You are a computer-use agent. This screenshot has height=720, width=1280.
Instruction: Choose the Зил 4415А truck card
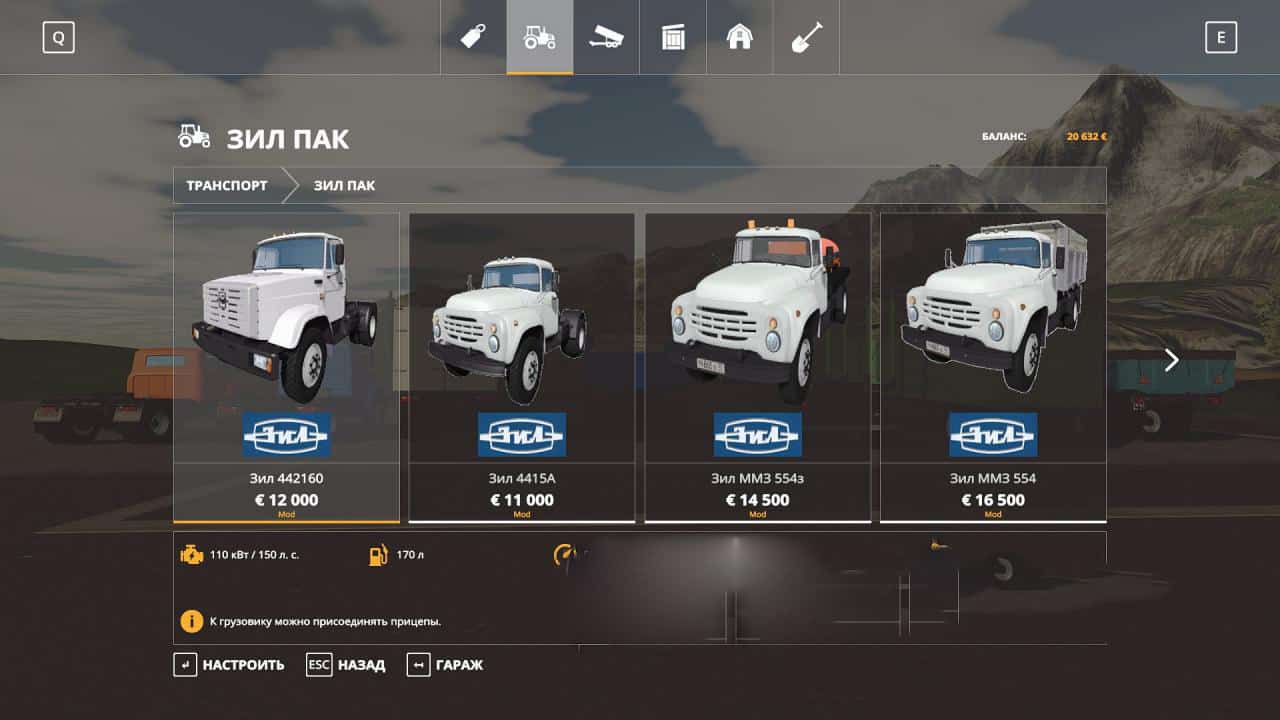click(522, 366)
